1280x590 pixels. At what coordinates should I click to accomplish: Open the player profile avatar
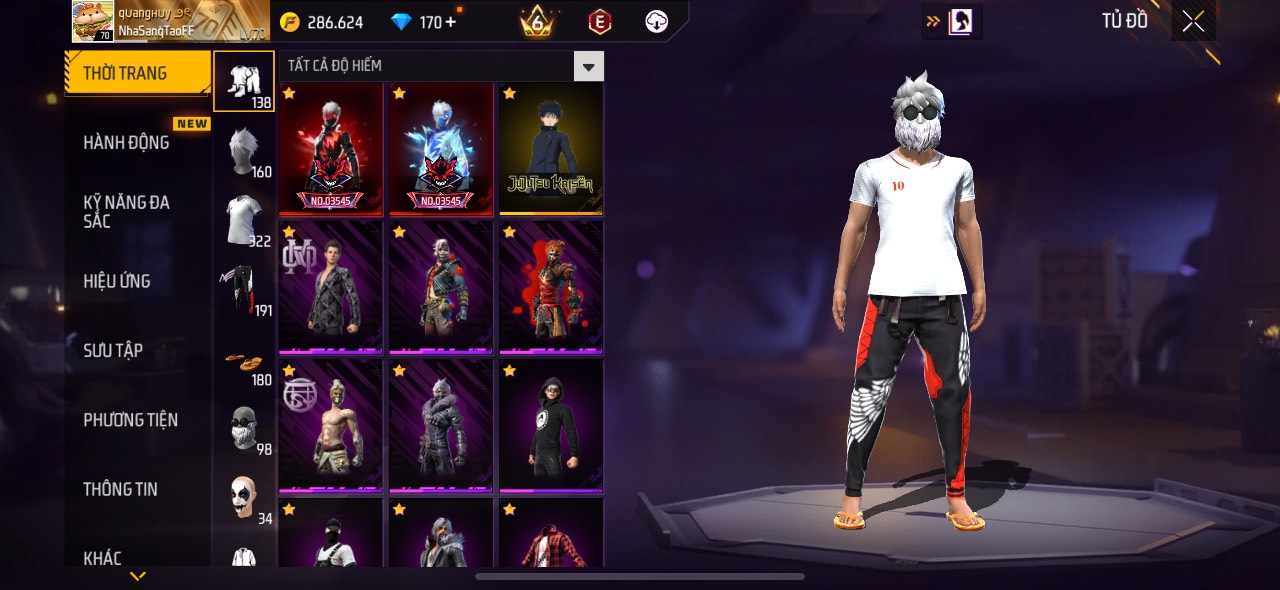point(93,20)
